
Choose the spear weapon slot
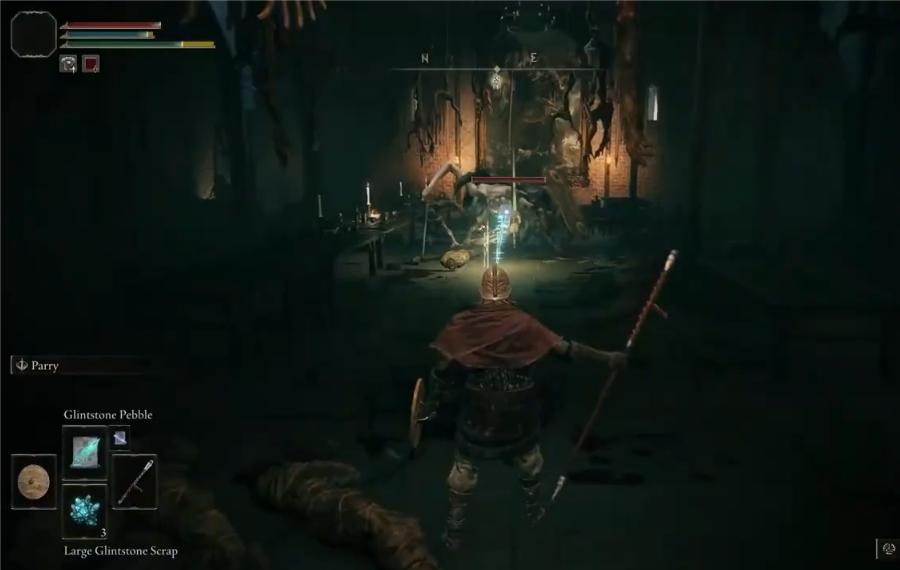(x=134, y=480)
